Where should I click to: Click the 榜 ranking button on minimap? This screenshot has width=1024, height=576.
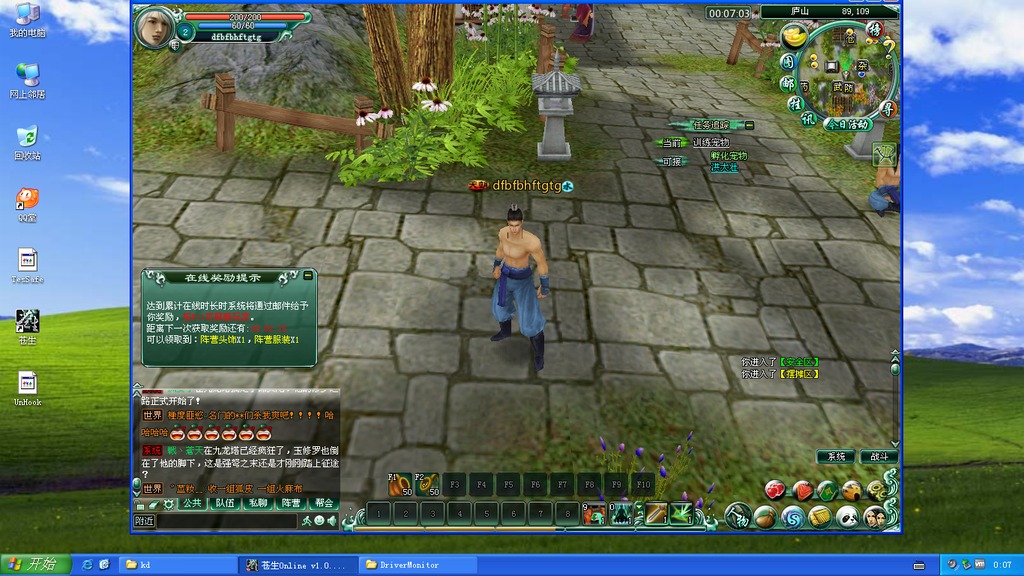click(874, 30)
